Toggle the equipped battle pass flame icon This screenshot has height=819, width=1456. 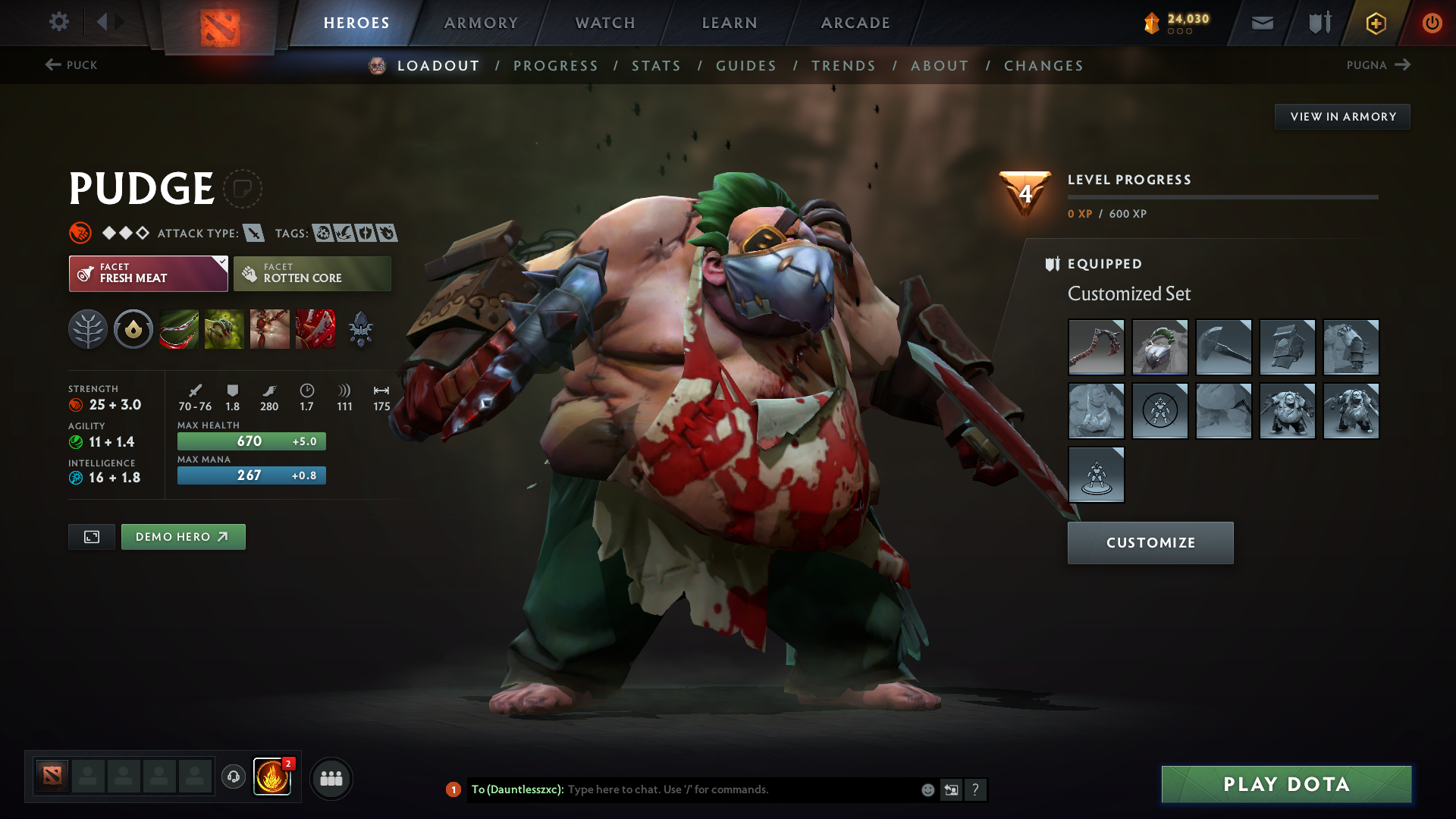tap(273, 777)
